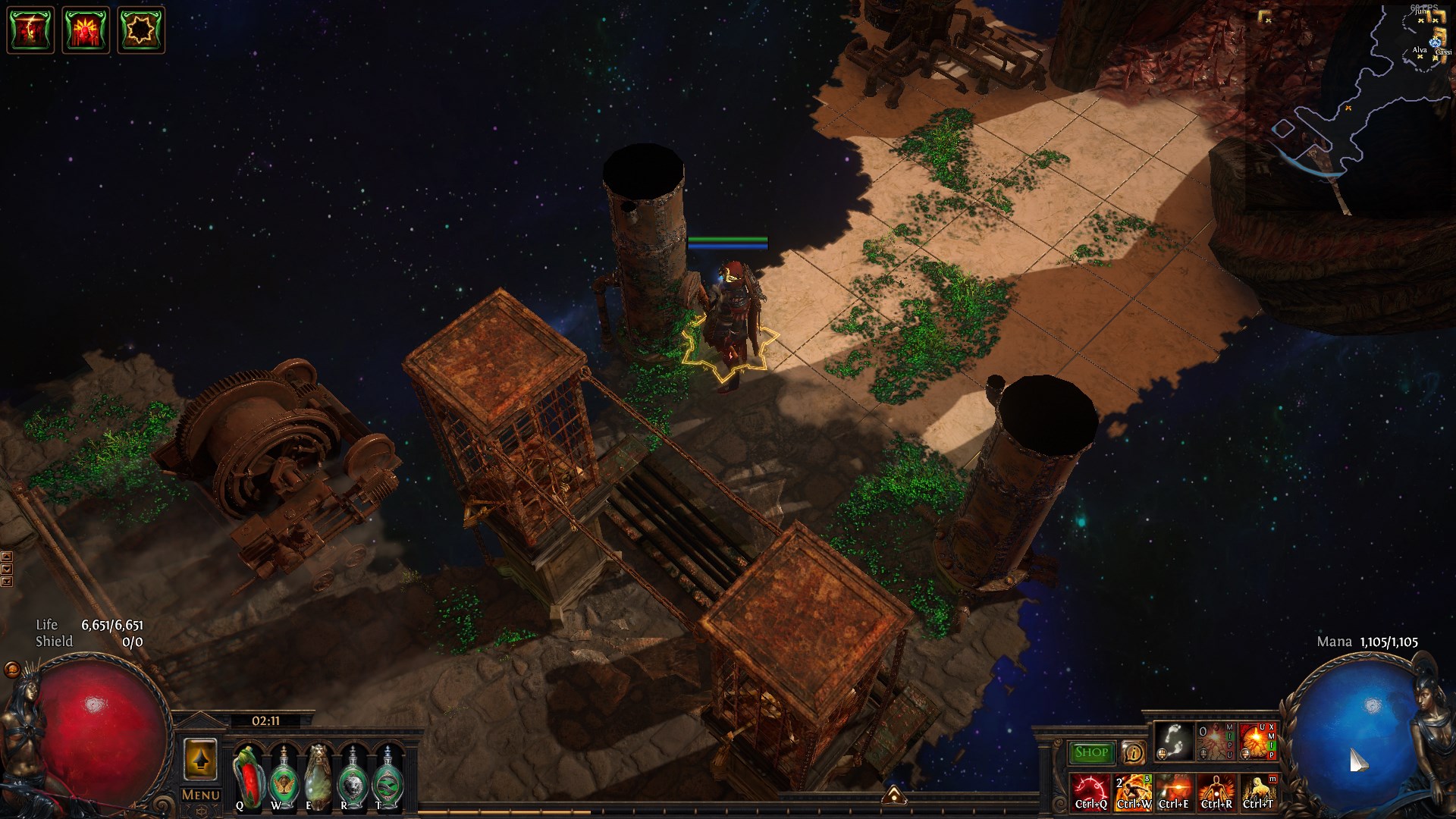The height and width of the screenshot is (819, 1456).
Task: Click the red crowned figure buff icon
Action: pyautogui.click(x=85, y=30)
